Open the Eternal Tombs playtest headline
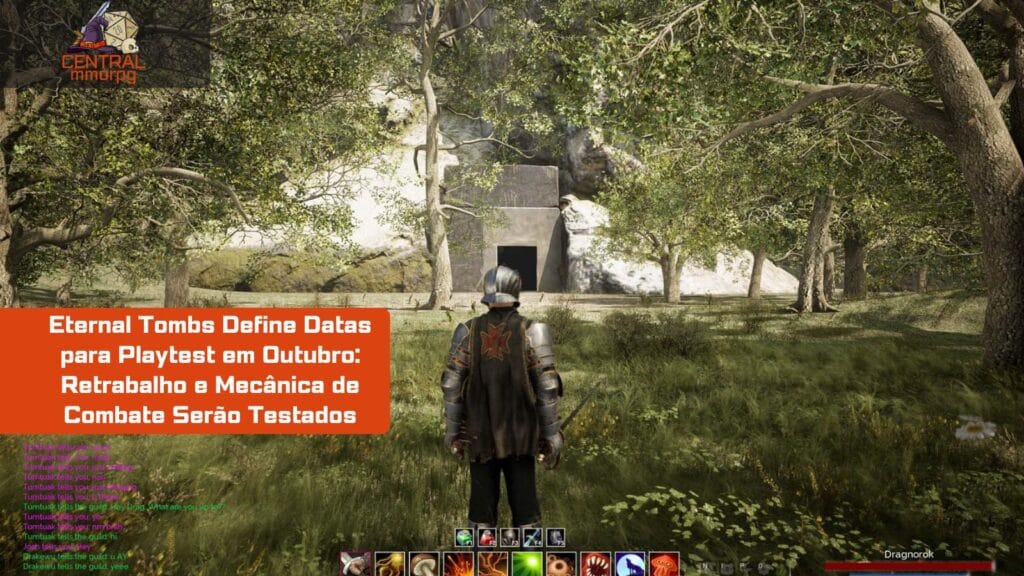 194,370
